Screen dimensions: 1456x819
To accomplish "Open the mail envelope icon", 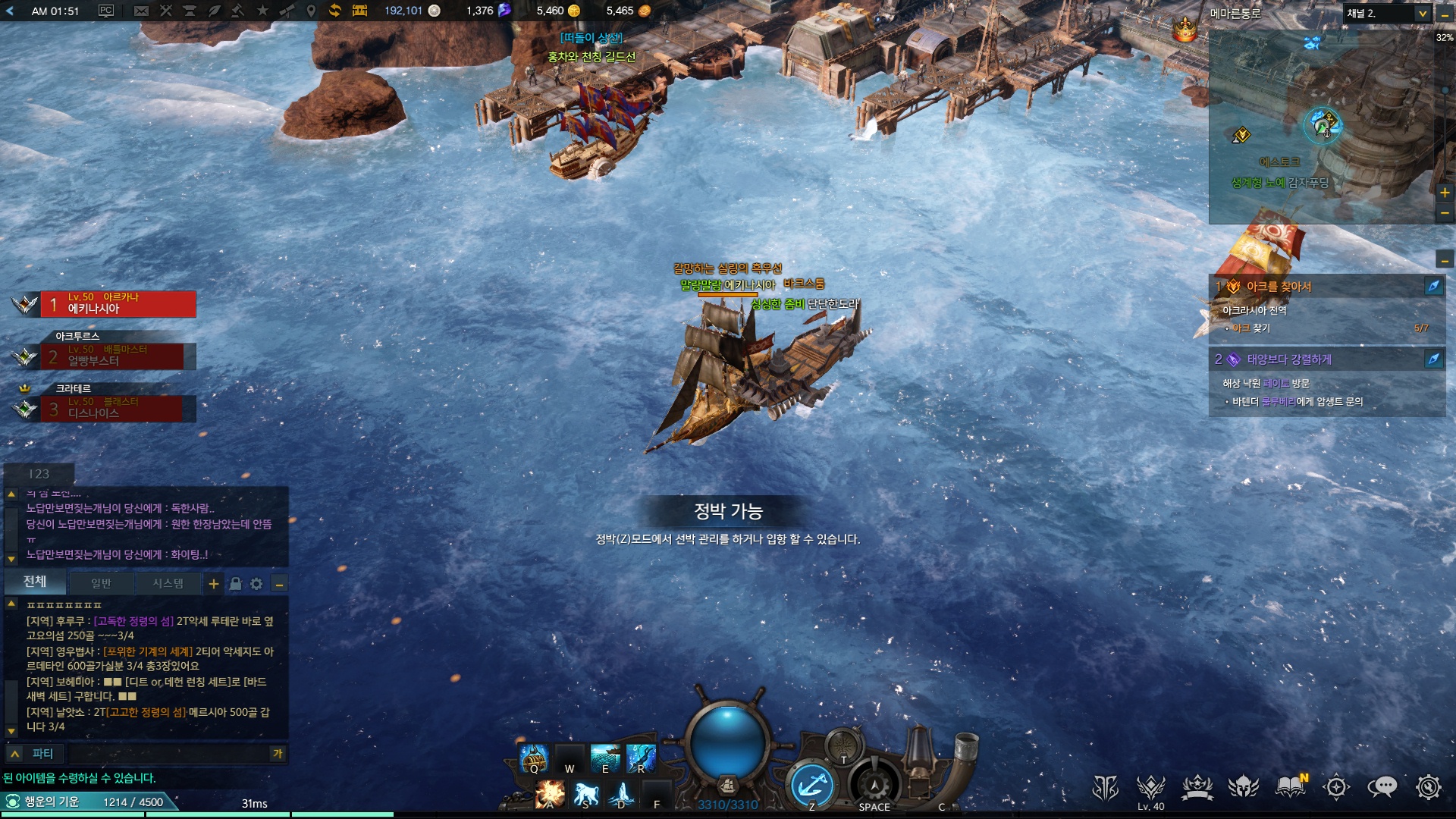I will point(141,11).
